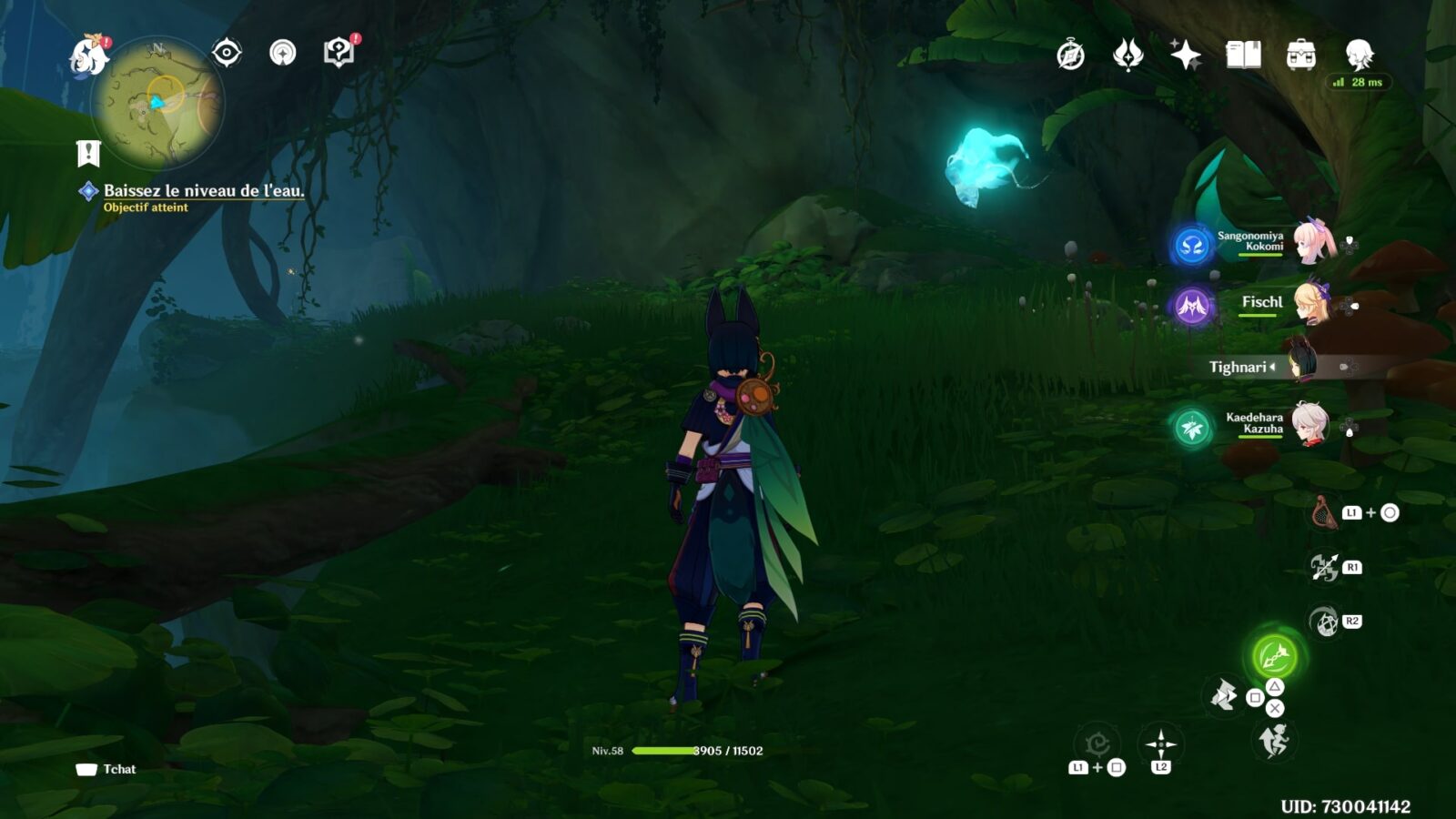The image size is (1456, 819).
Task: Activate the jump icon
Action: pos(1274,741)
